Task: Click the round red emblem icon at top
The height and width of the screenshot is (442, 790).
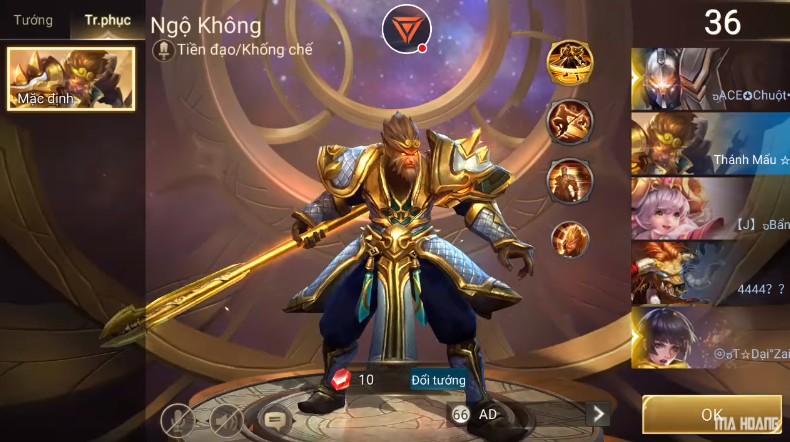Action: click(405, 29)
